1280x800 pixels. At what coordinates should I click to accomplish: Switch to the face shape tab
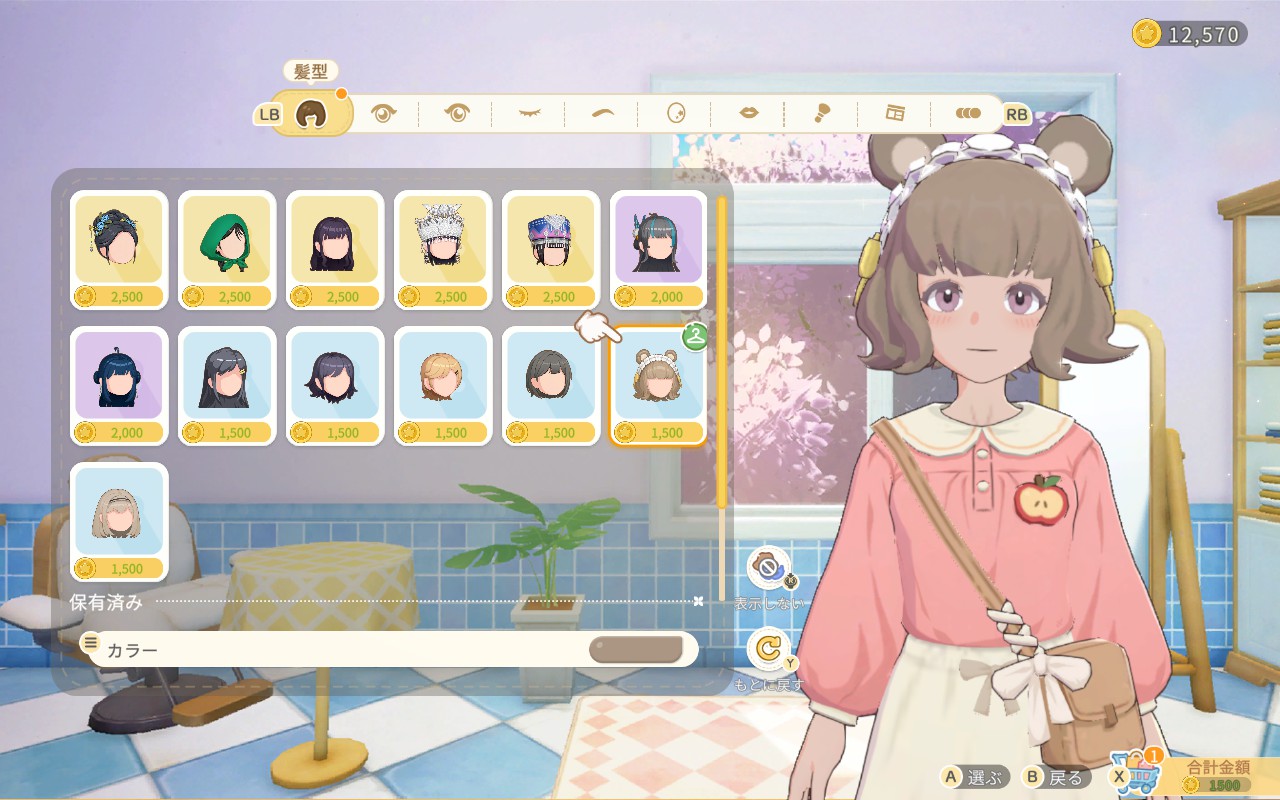tap(676, 113)
